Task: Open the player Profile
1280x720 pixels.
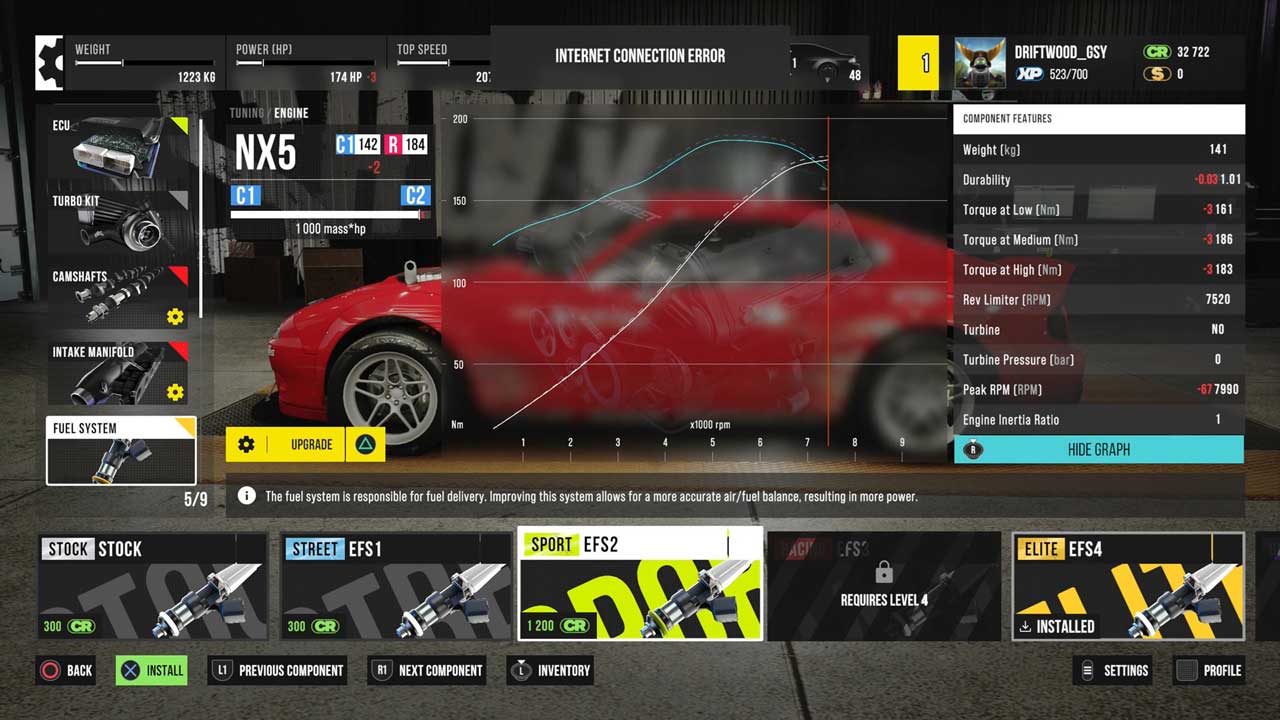Action: tap(1208, 670)
